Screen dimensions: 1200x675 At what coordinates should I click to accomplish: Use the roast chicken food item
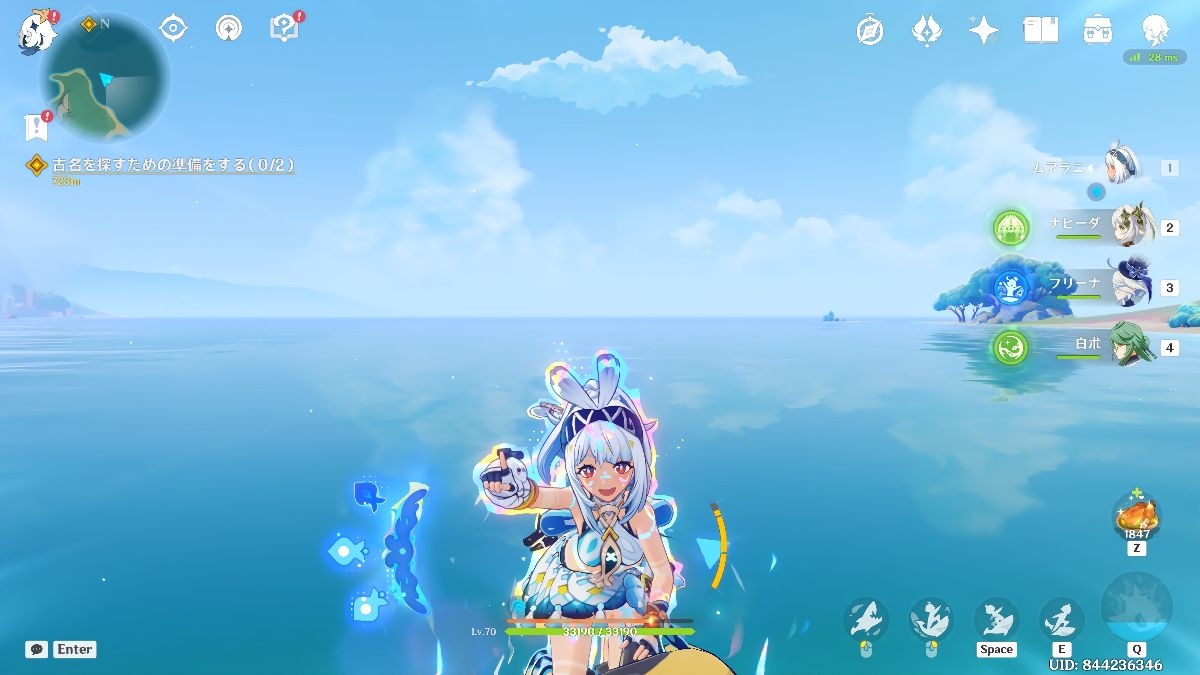[1136, 517]
